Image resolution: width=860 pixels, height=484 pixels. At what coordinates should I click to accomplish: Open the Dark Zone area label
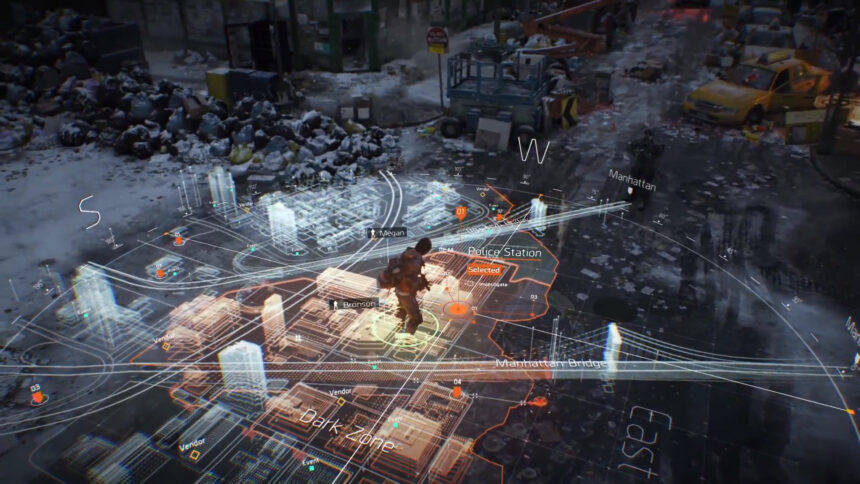point(345,428)
